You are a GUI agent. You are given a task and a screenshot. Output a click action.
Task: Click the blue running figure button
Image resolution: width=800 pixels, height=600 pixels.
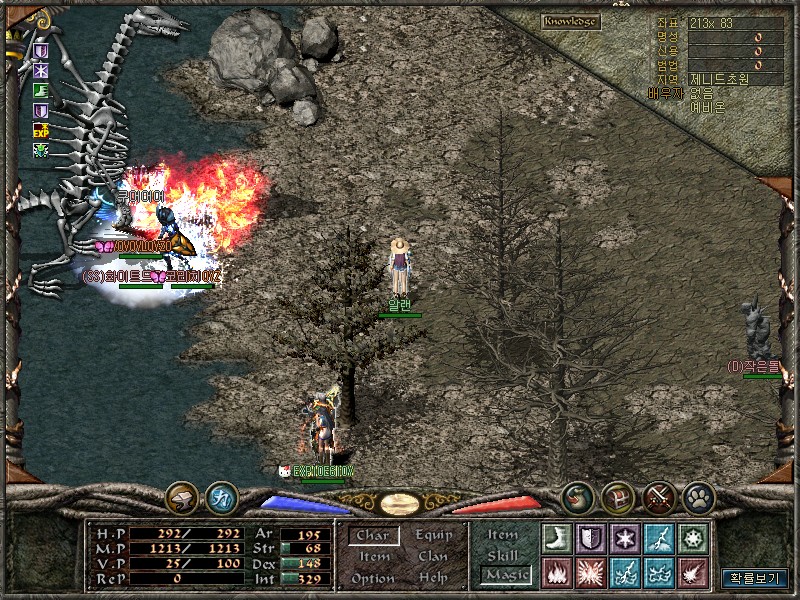221,496
